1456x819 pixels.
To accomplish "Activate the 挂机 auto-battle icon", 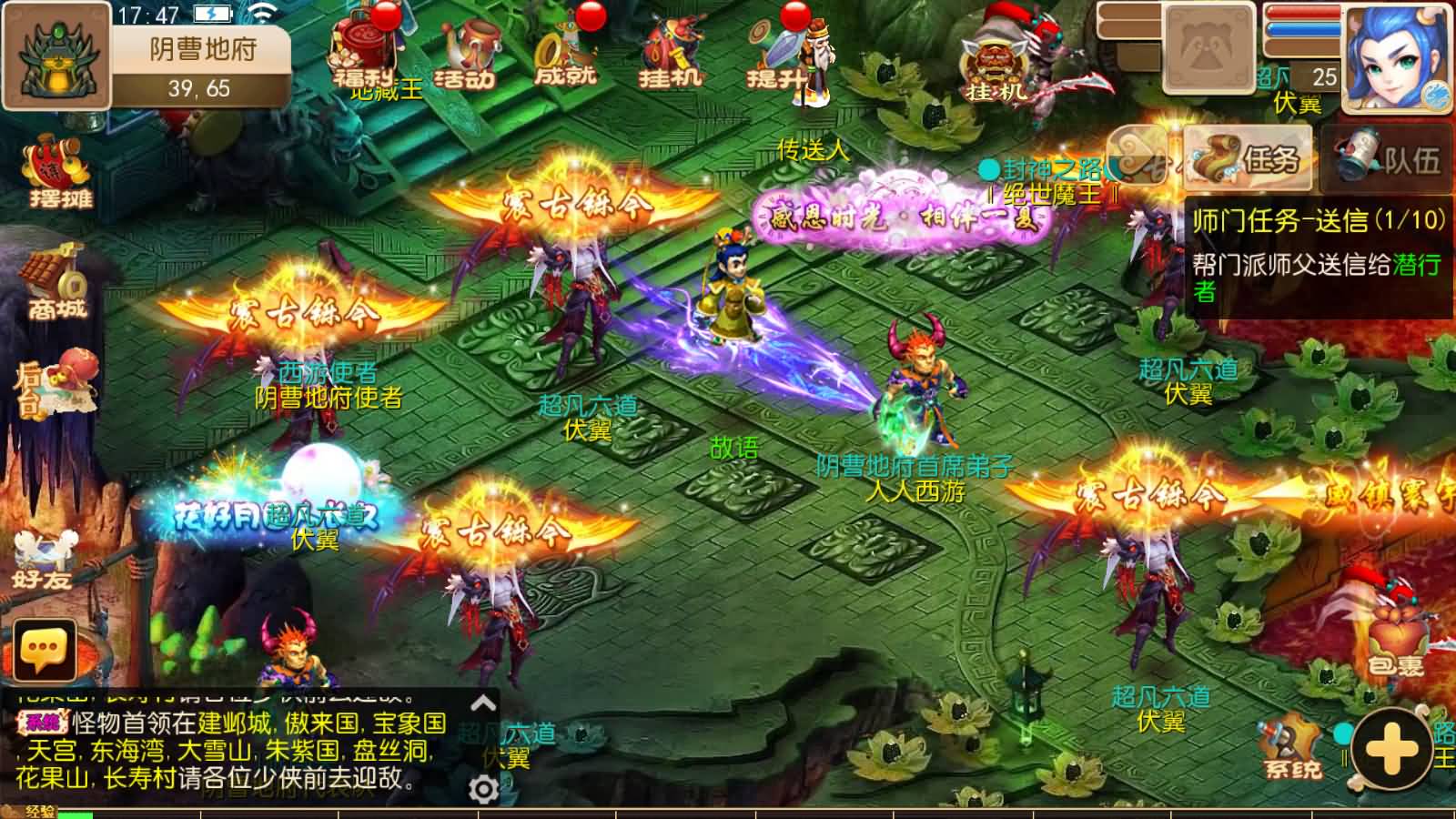I will point(671,50).
